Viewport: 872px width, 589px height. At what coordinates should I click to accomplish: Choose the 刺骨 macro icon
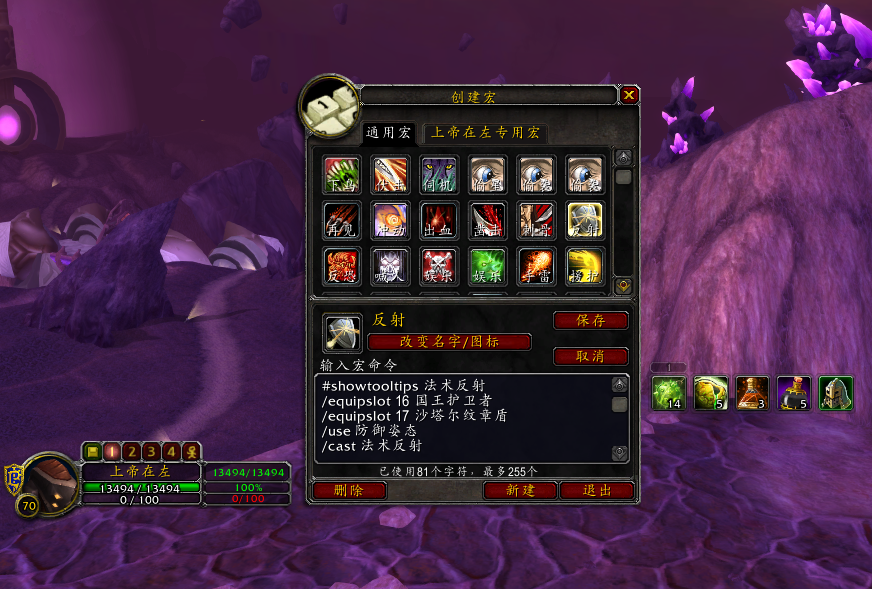[x=537, y=221]
